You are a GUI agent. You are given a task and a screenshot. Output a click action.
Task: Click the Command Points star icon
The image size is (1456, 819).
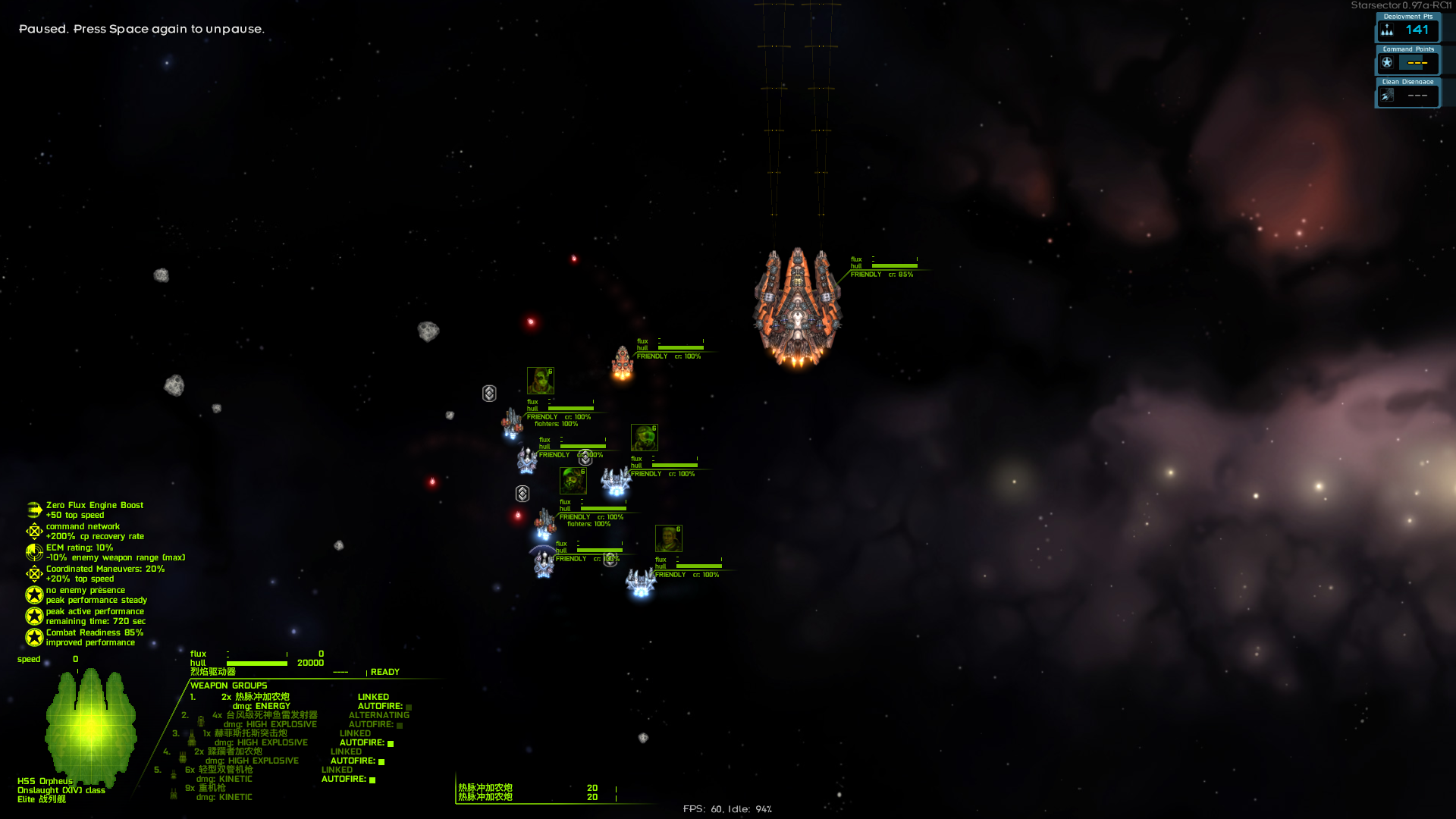[1388, 63]
